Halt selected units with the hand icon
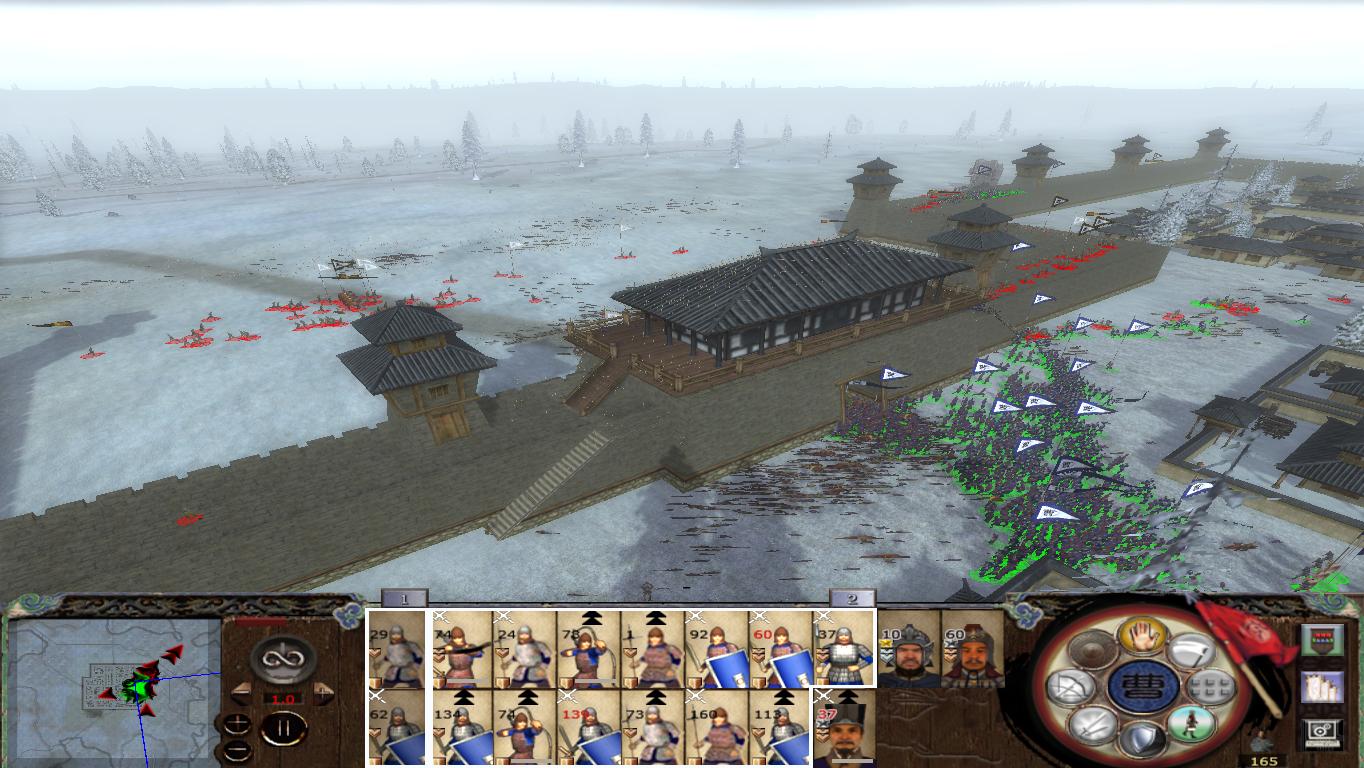 coord(1142,637)
